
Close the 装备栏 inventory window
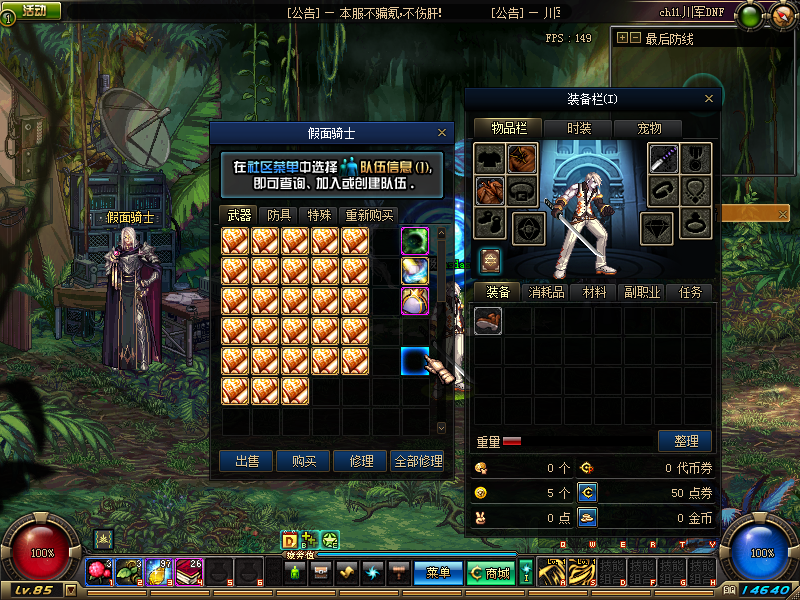point(709,99)
